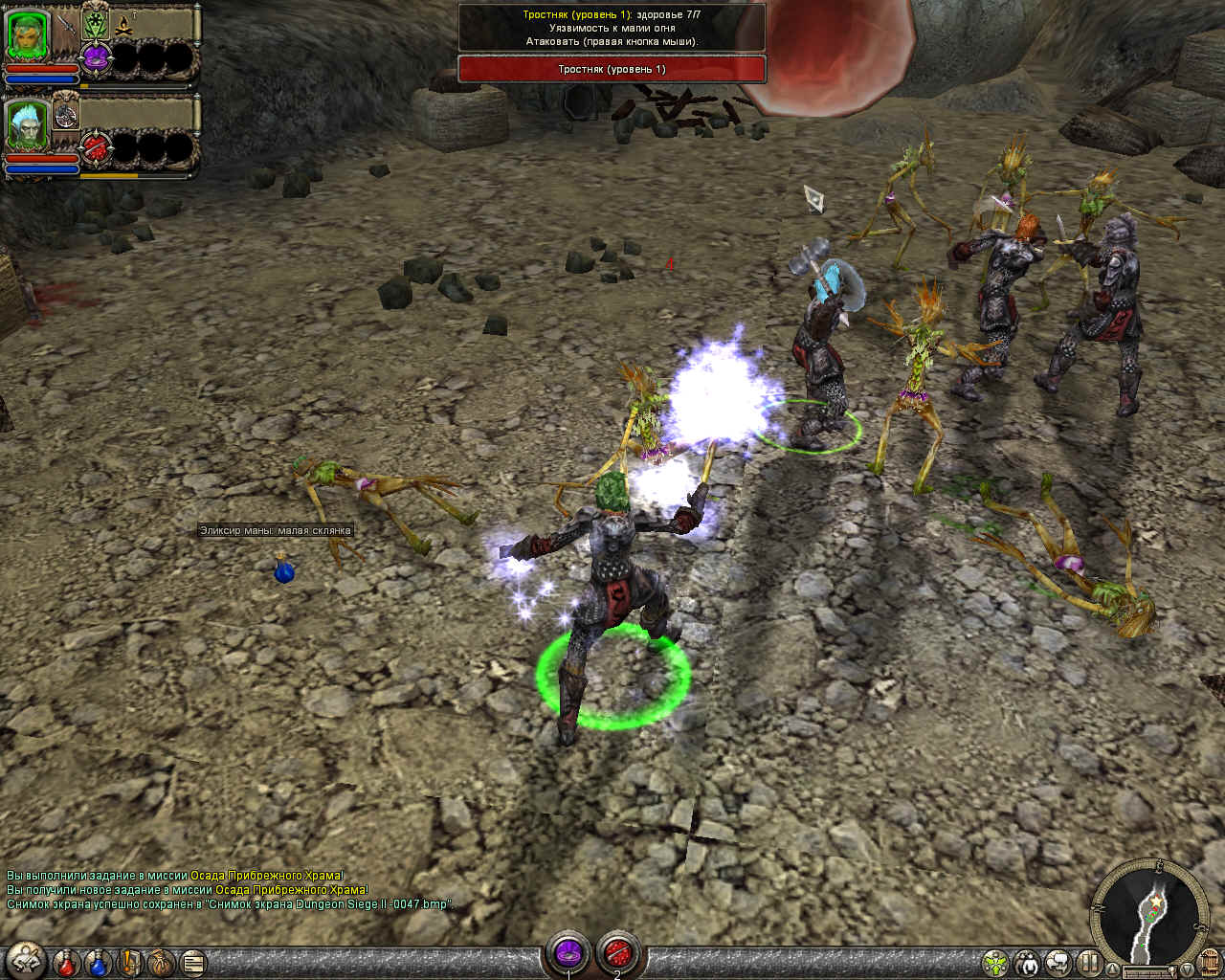Open the loot bag icon

click(x=160, y=961)
